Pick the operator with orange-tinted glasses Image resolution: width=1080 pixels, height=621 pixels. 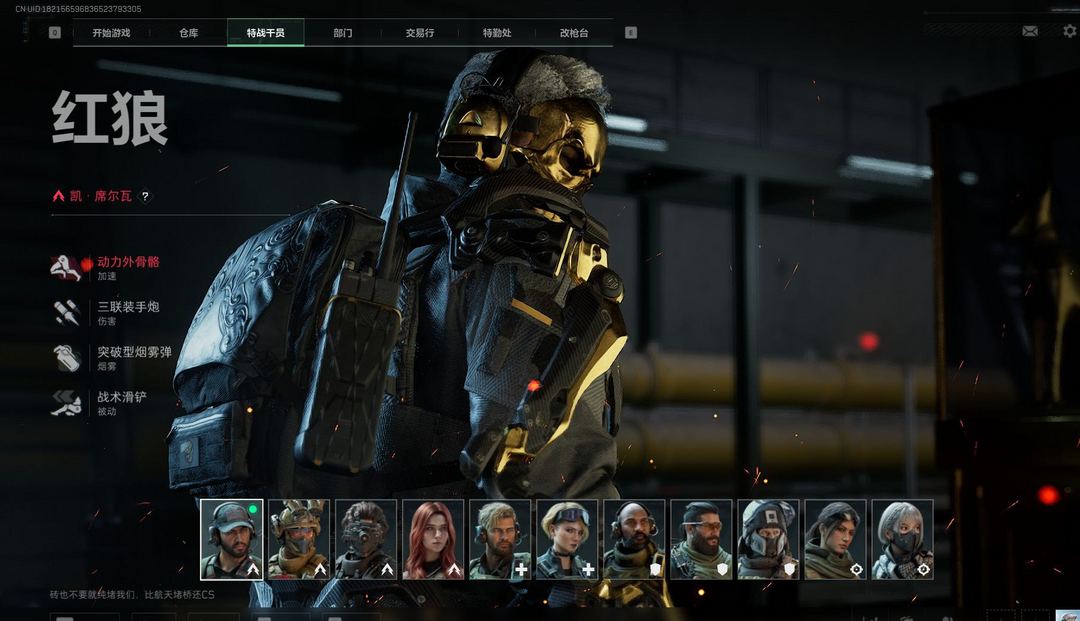point(701,539)
